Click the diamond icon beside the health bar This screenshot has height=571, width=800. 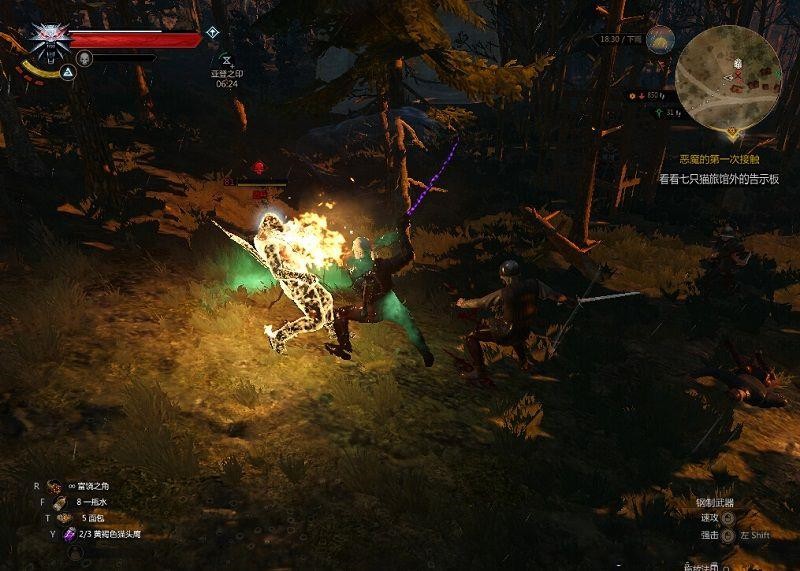point(212,33)
